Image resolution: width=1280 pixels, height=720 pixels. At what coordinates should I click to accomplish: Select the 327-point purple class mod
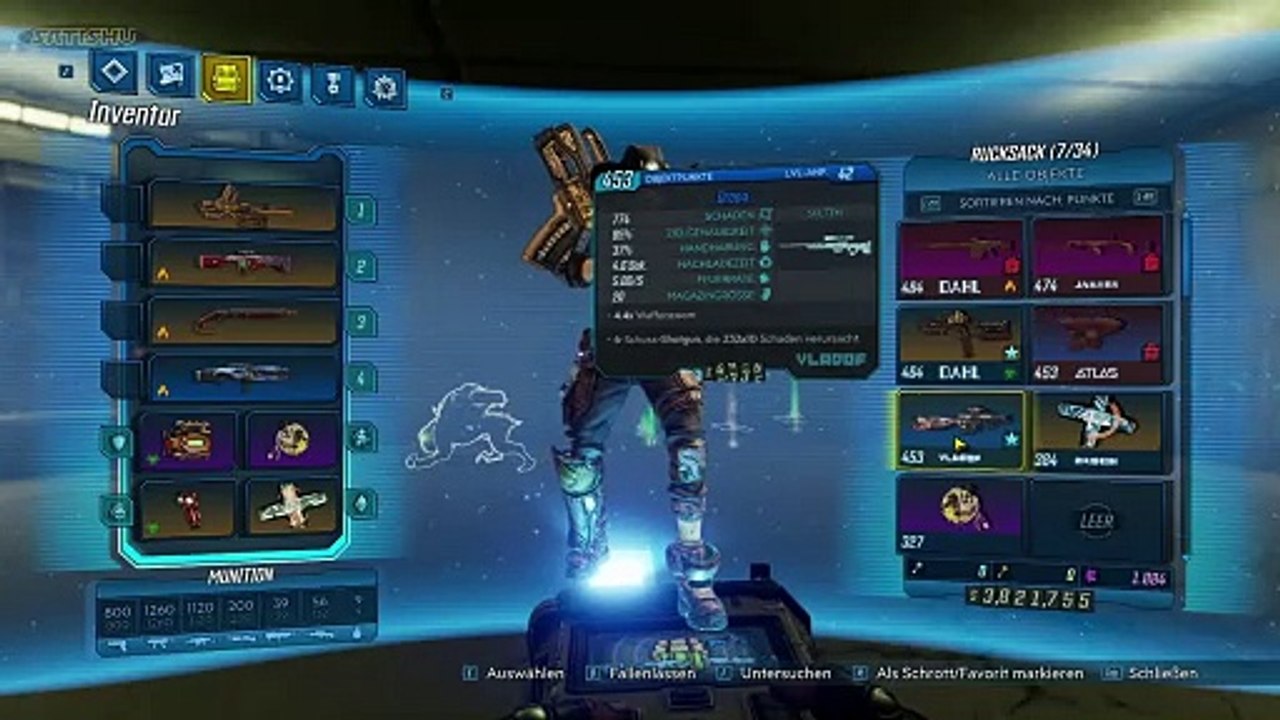pos(960,515)
